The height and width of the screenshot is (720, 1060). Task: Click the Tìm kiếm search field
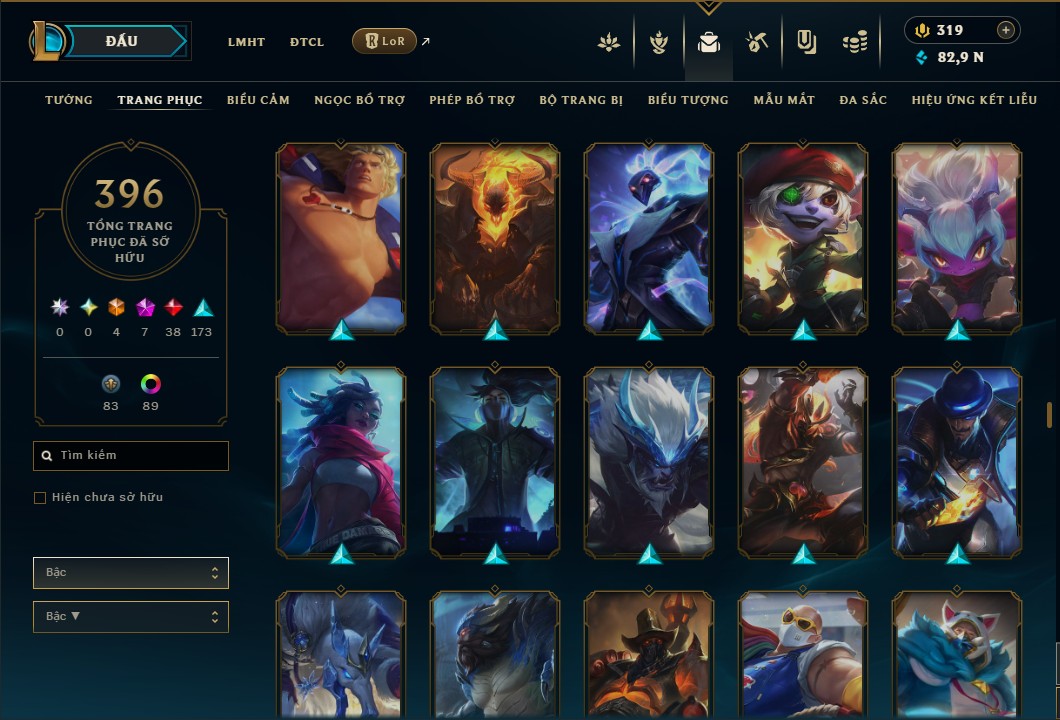pos(131,456)
